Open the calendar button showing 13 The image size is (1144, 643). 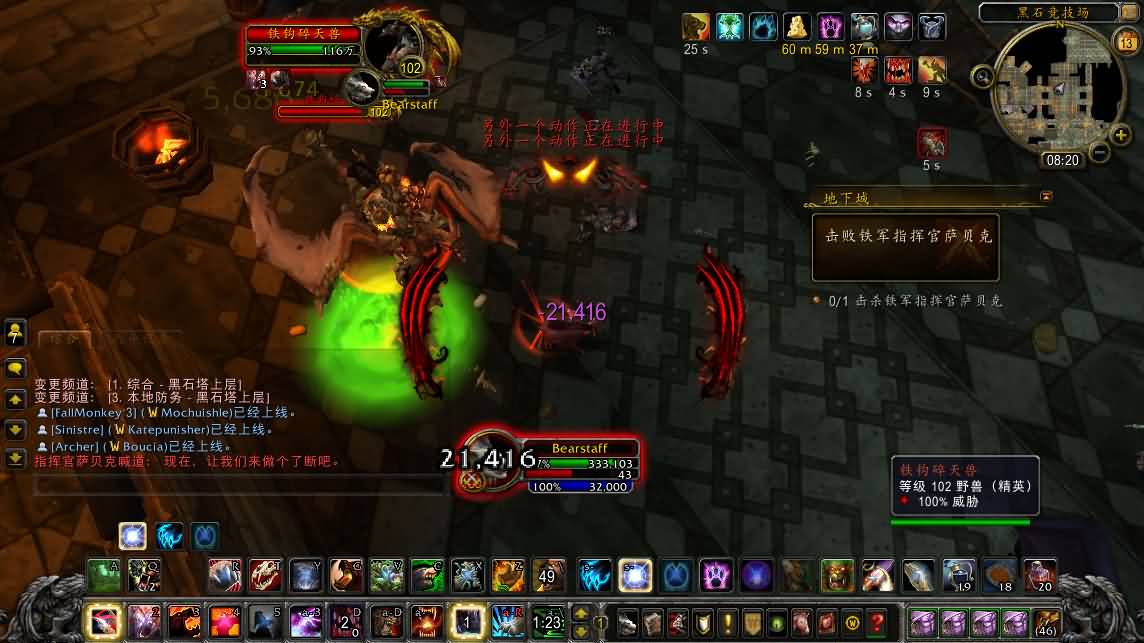1126,41
